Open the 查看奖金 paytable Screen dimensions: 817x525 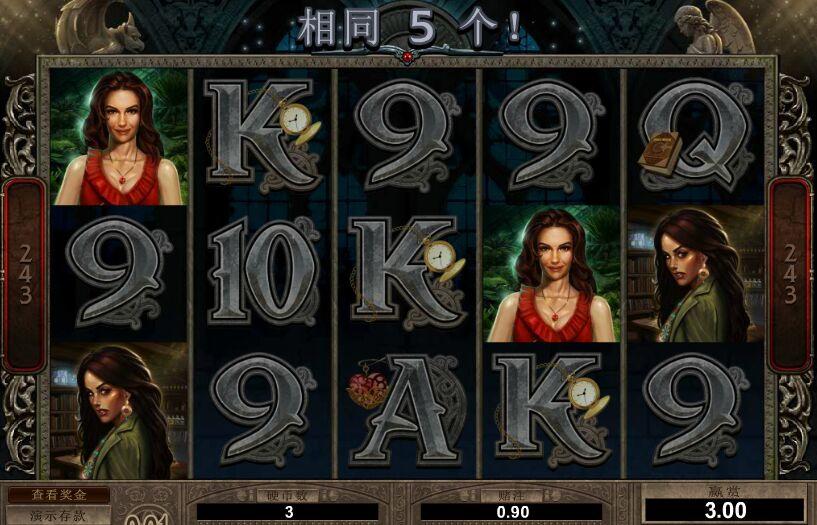point(58,495)
